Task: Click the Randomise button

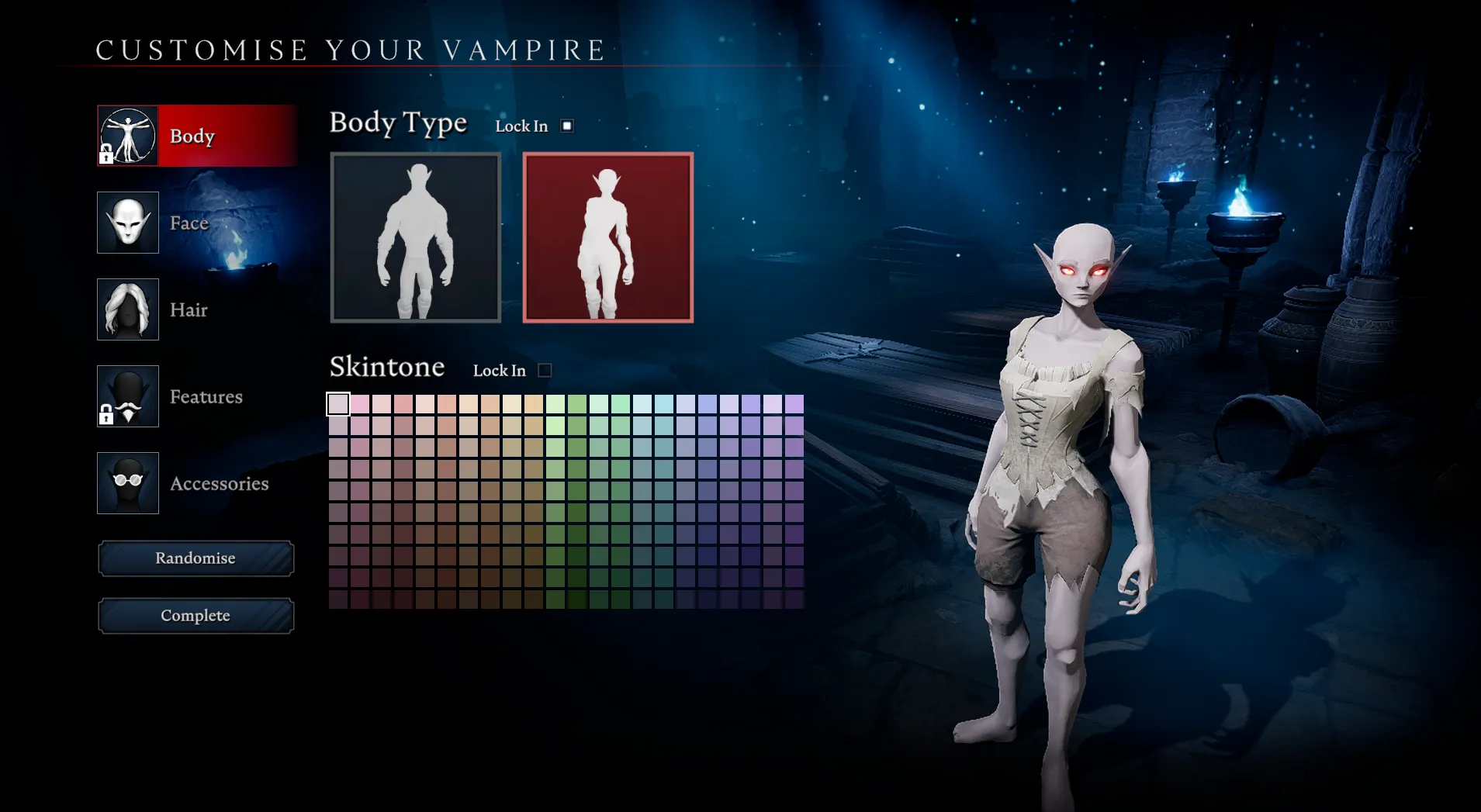Action: coord(196,558)
